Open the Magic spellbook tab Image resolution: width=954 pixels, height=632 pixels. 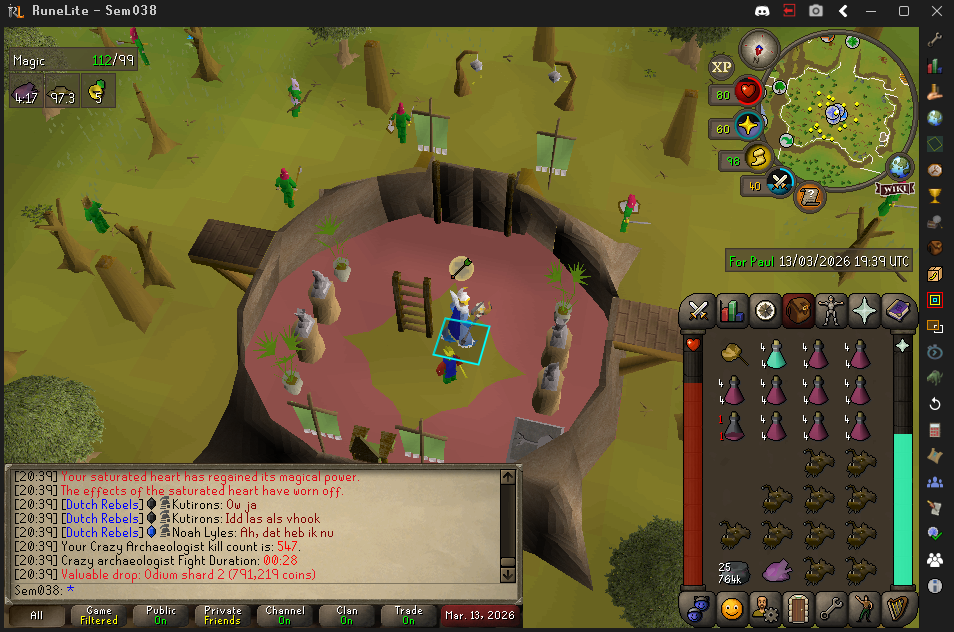click(897, 311)
